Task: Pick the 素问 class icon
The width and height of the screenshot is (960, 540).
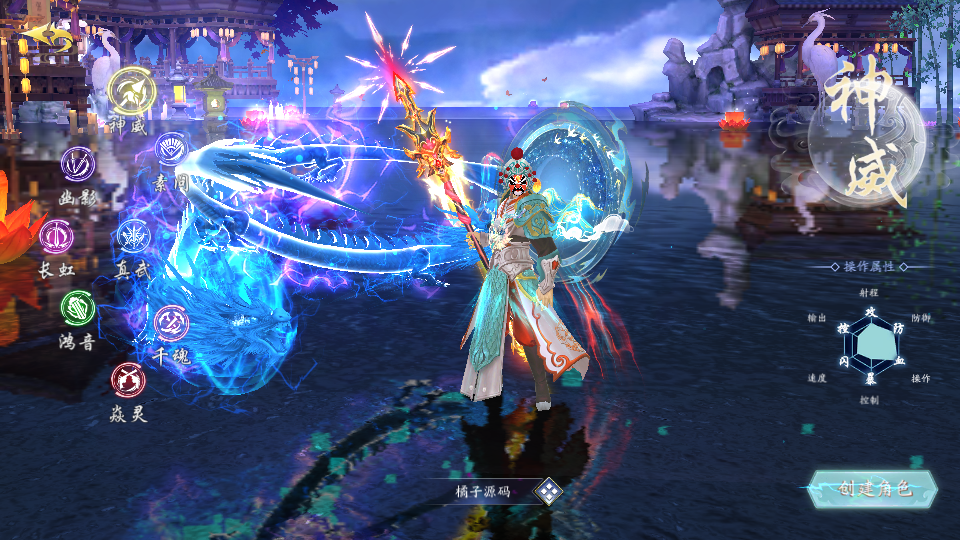Action: point(172,150)
